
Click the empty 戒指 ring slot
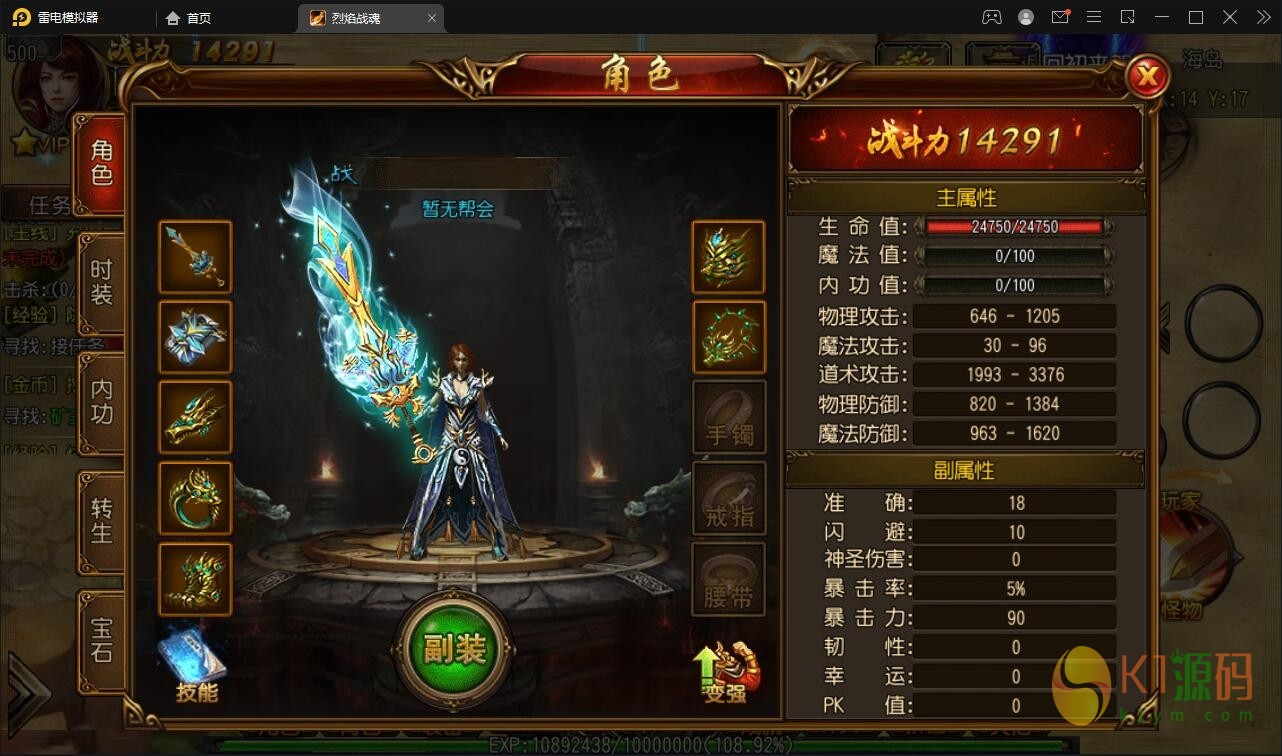pos(728,497)
